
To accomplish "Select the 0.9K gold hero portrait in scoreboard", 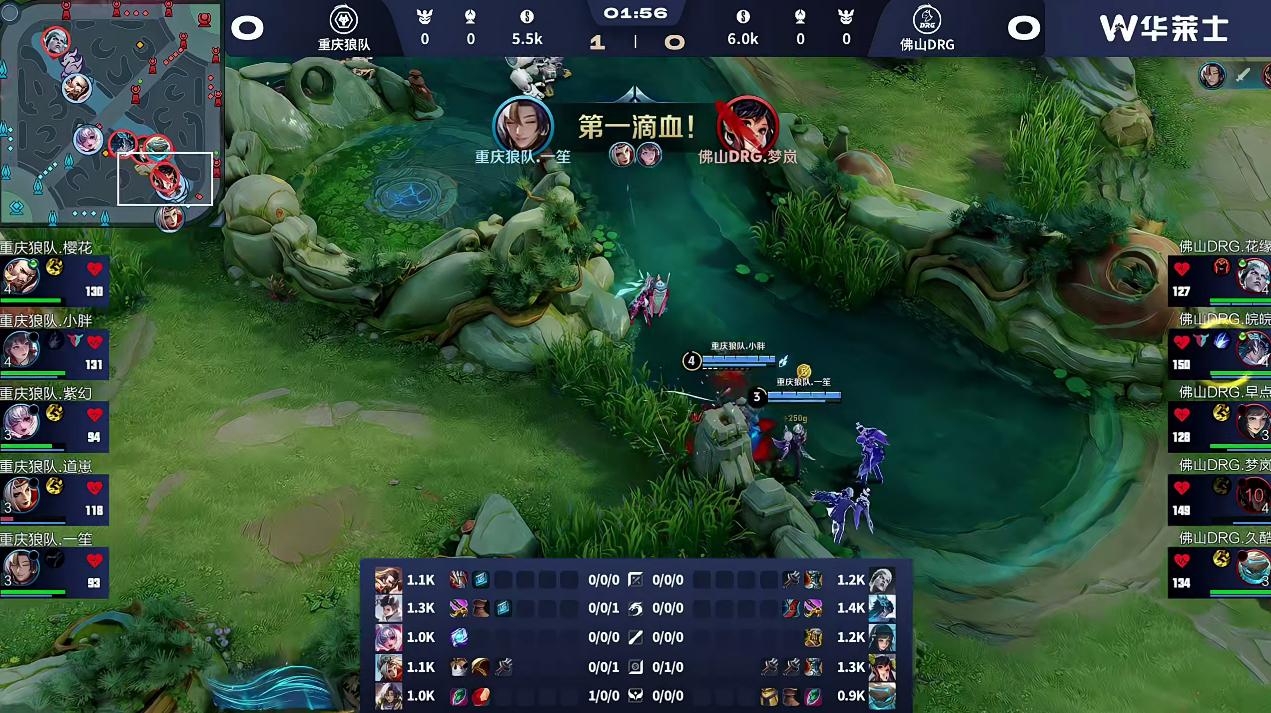I will click(x=881, y=695).
